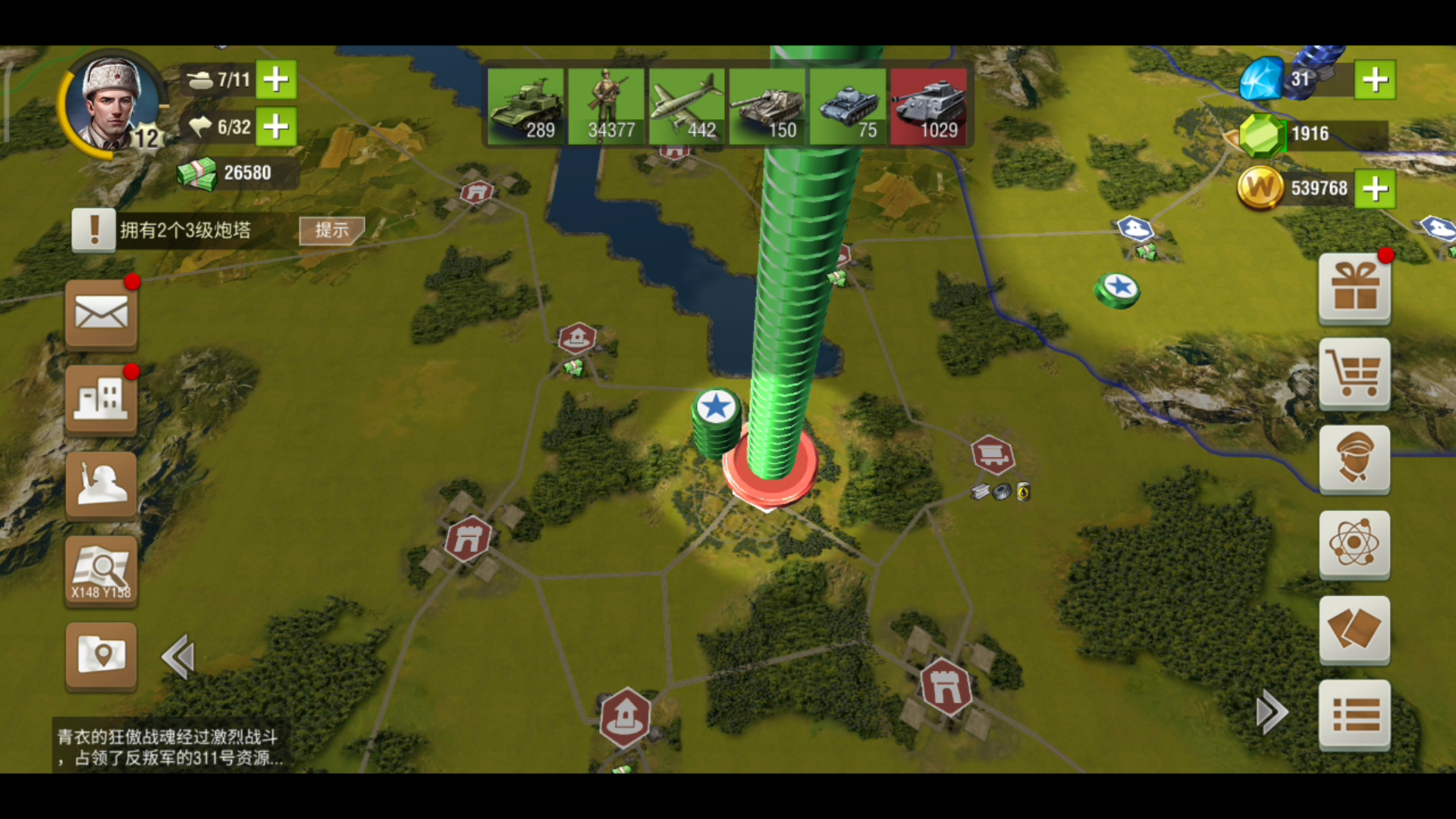Open the list menu button
Screen dimensions: 1456x819
coord(1355,714)
